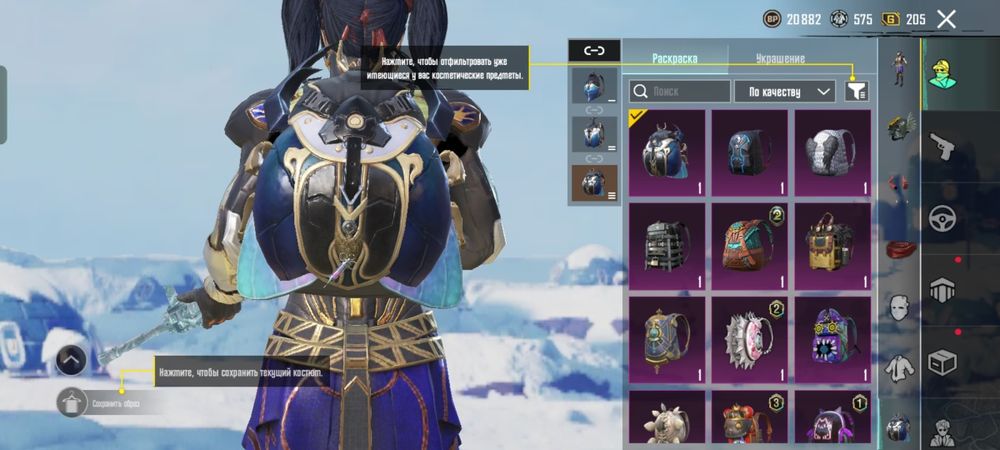Image resolution: width=1000 pixels, height=450 pixels.
Task: Select the Раскраска tab
Action: [673, 58]
